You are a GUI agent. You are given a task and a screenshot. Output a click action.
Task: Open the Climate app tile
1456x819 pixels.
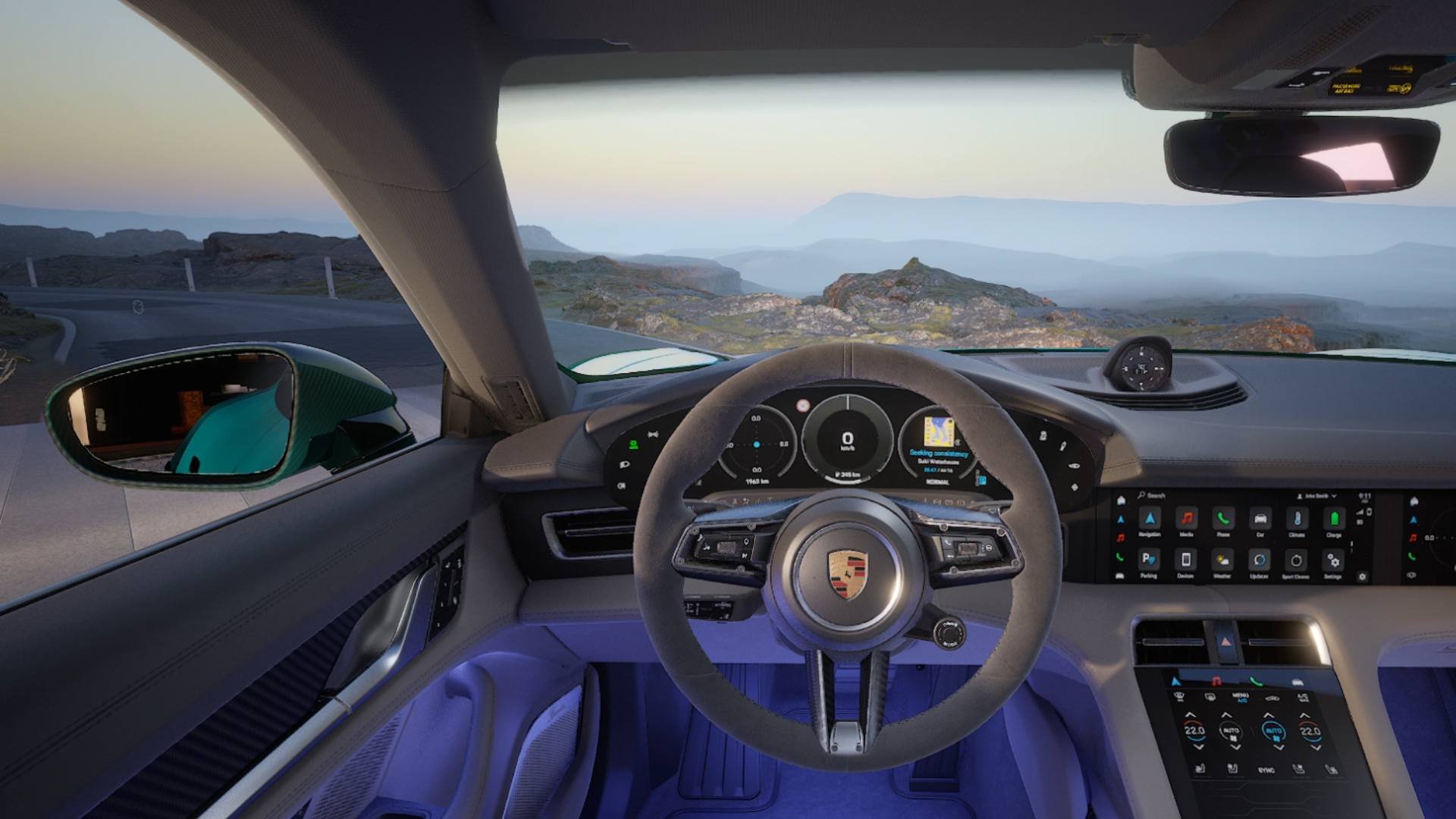pos(1297,519)
